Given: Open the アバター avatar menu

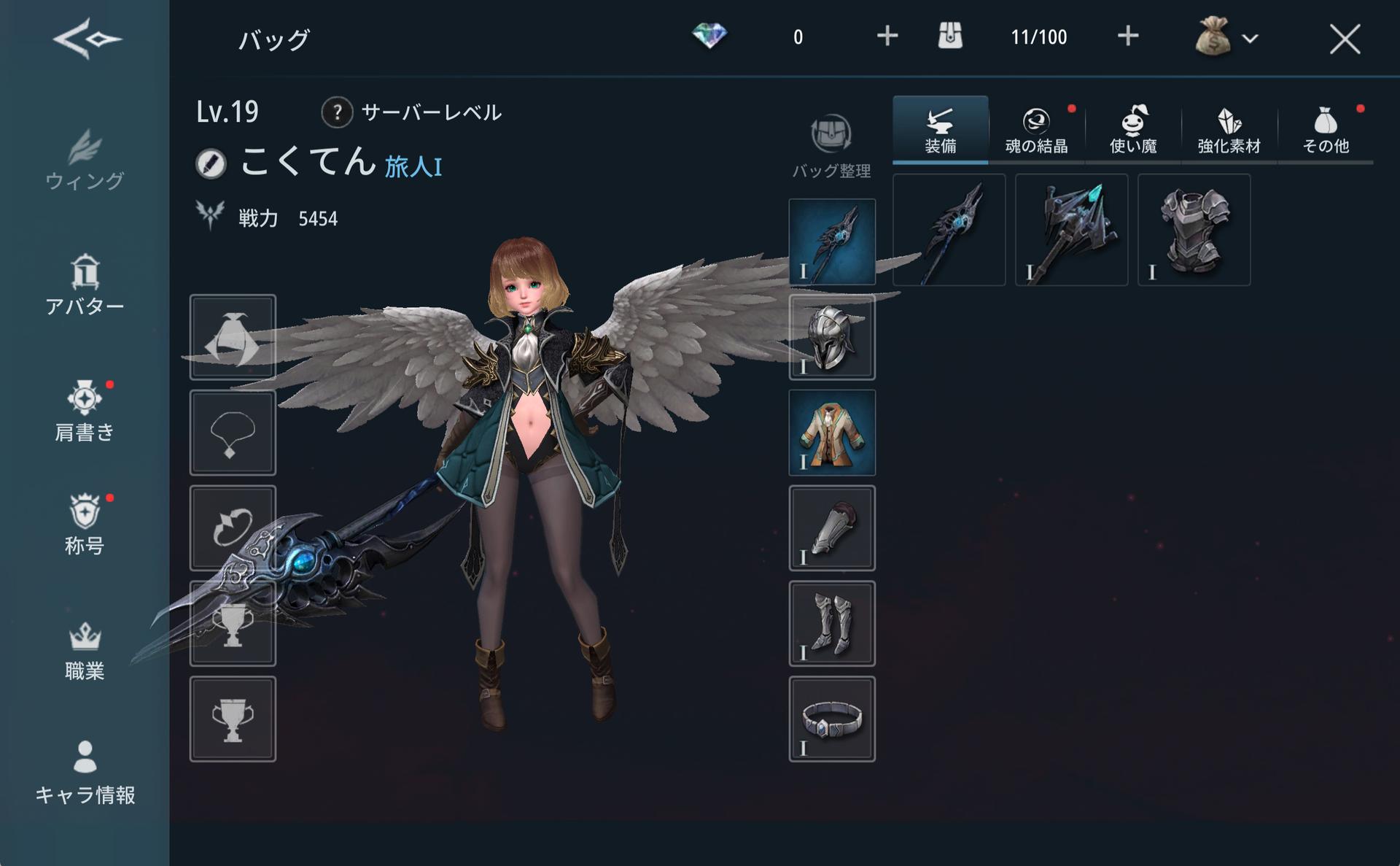Looking at the screenshot, I should pyautogui.click(x=85, y=285).
